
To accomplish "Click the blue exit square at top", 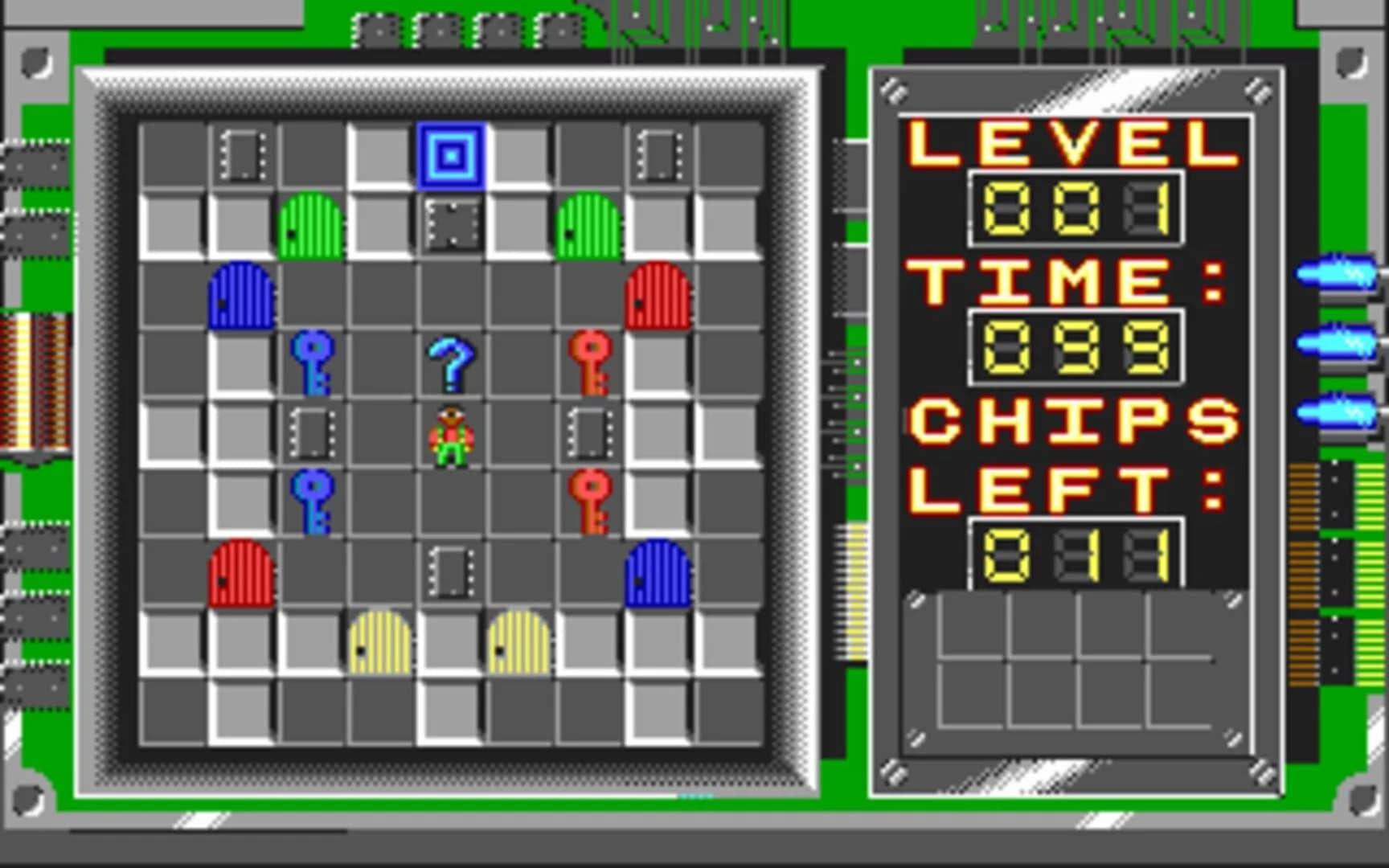I will tap(450, 154).
